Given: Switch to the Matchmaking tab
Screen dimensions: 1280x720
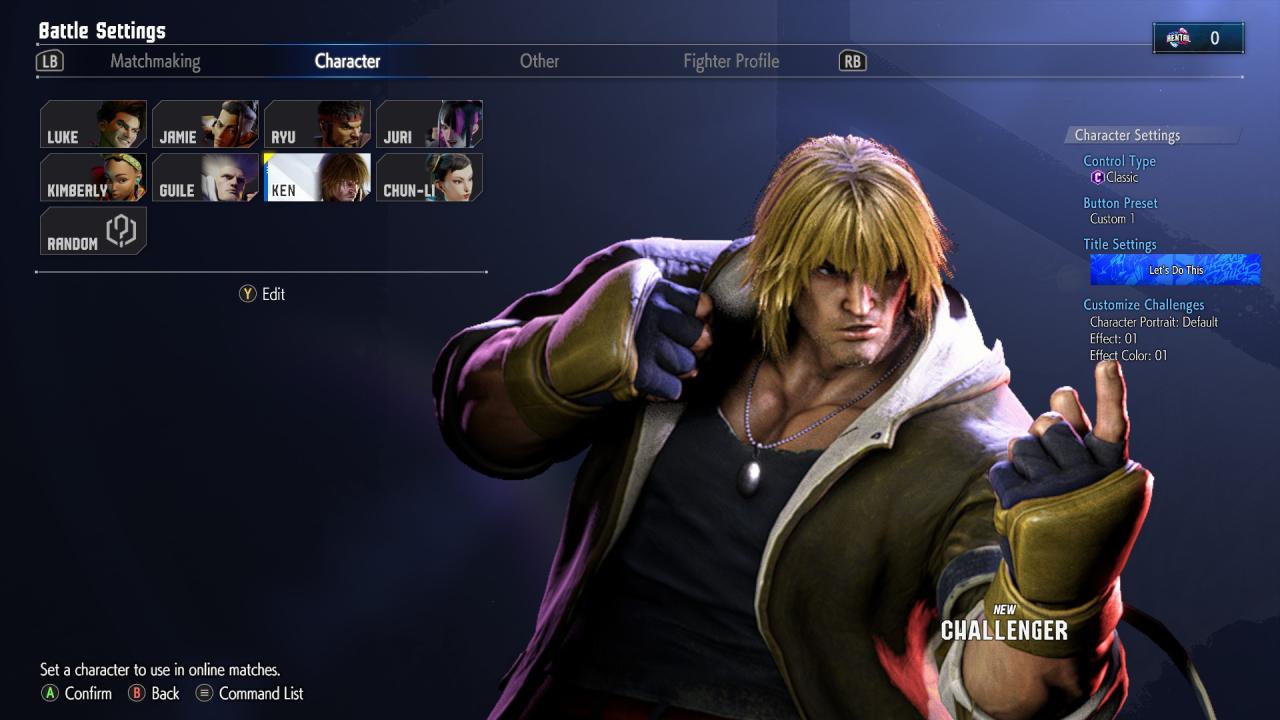Looking at the screenshot, I should pos(155,61).
